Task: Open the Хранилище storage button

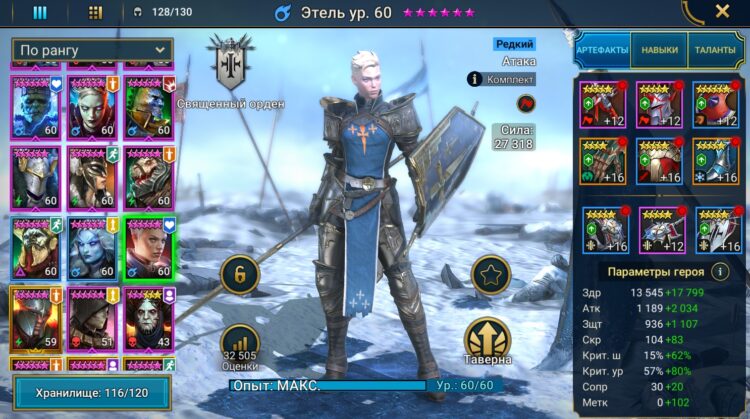Action: click(x=92, y=393)
